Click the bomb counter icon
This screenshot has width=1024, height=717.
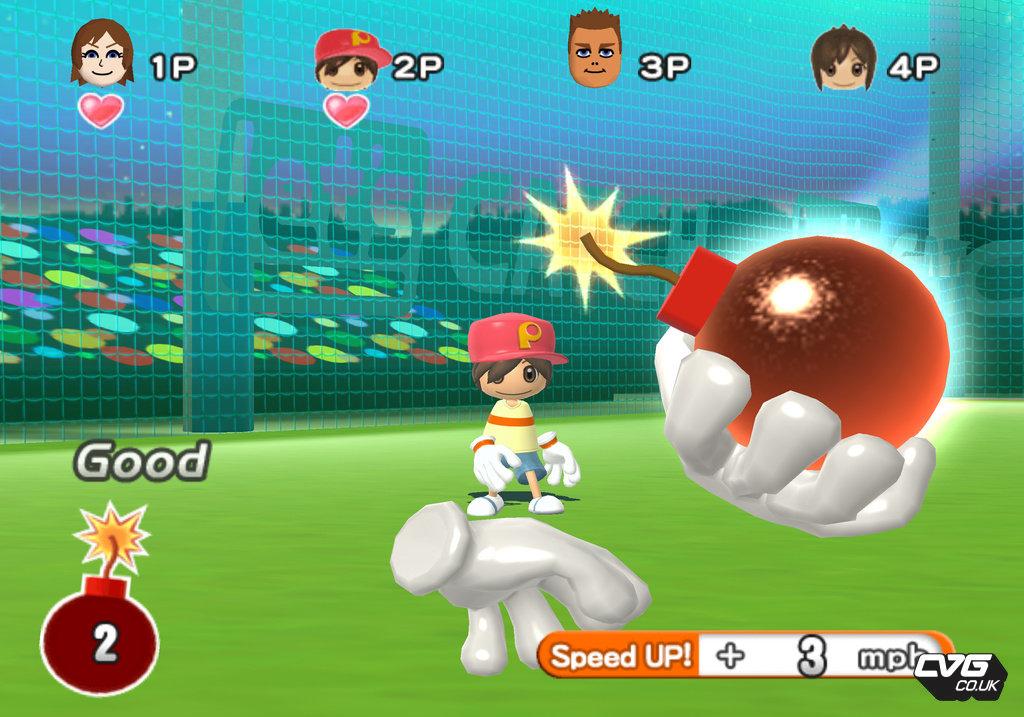100,630
